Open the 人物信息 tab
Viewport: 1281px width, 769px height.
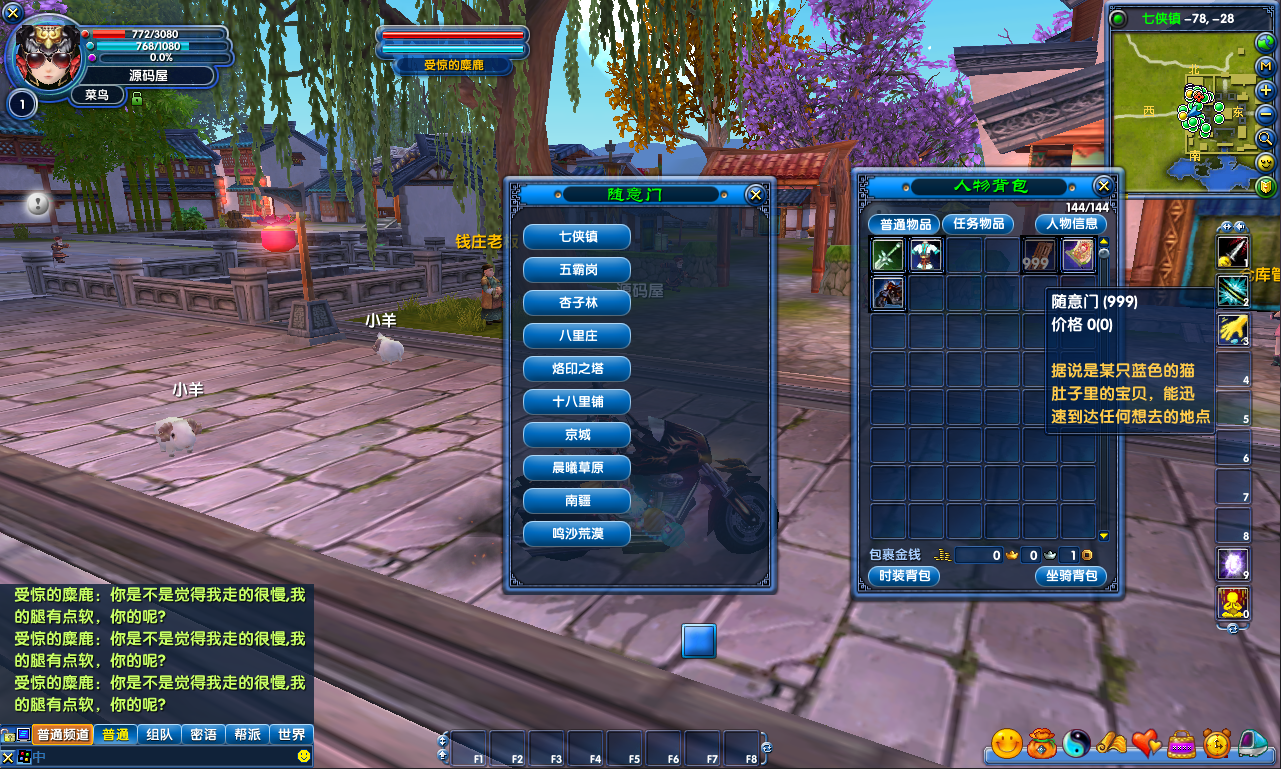point(1071,224)
